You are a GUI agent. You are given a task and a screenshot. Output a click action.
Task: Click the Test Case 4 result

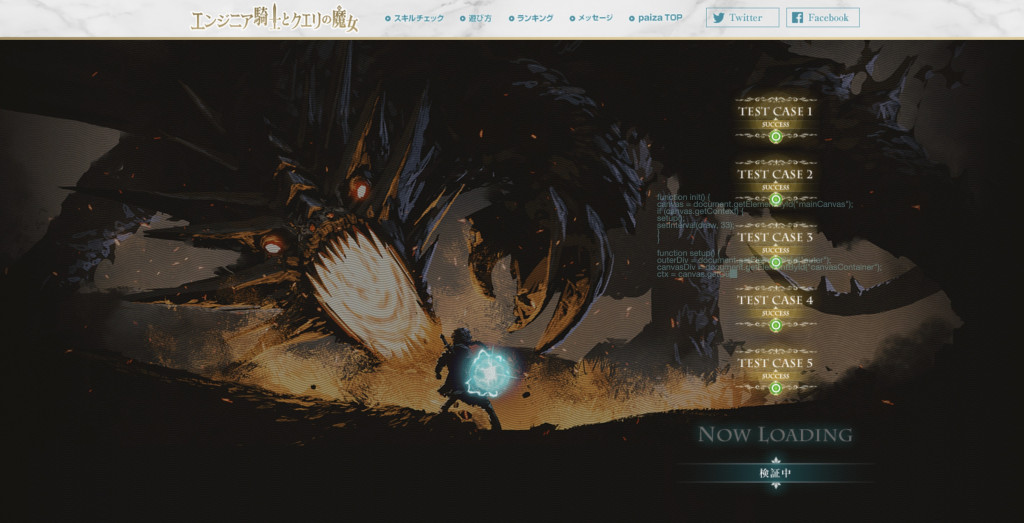(775, 305)
